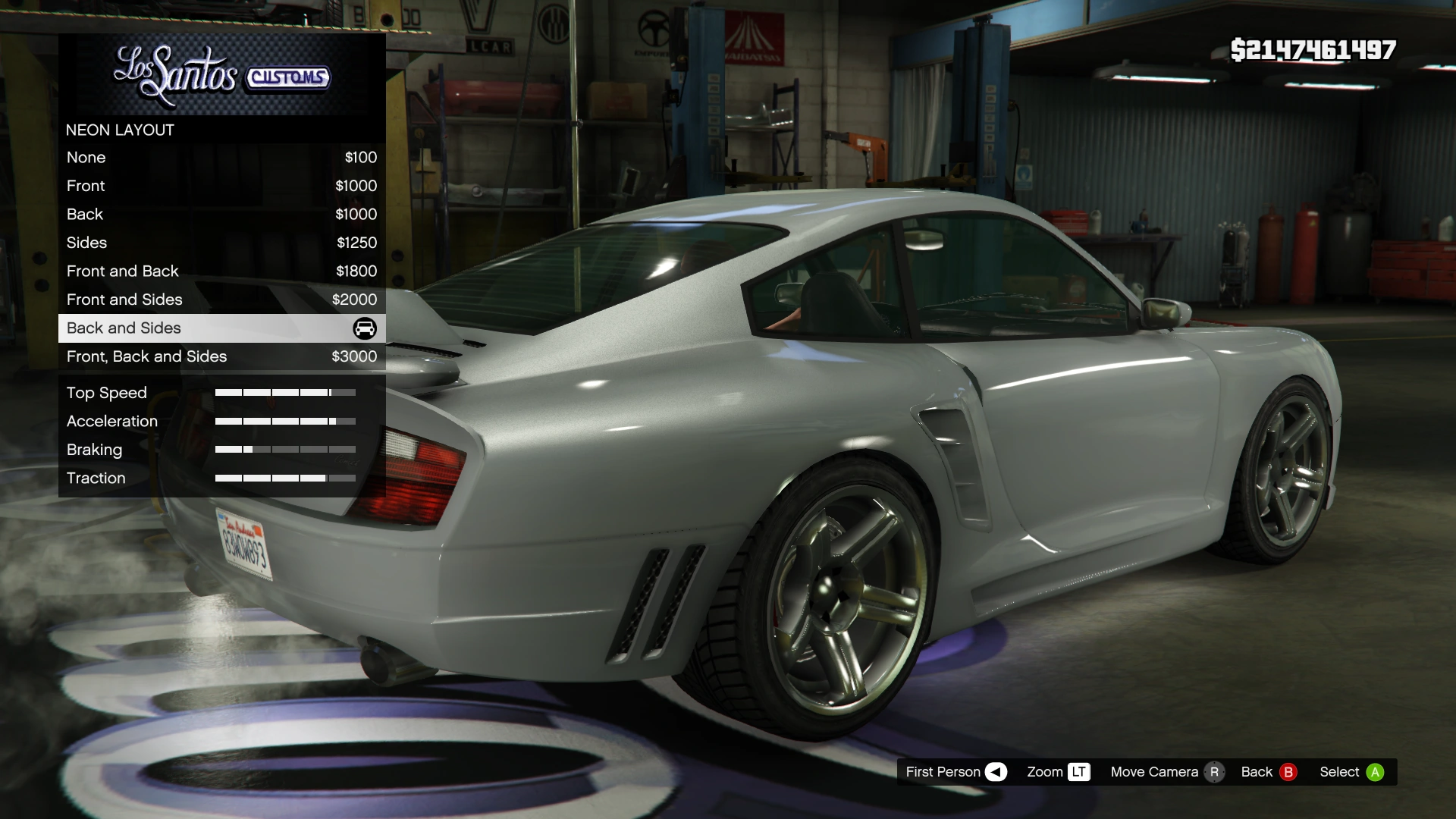Choose the Front neon layout
Image resolution: width=1456 pixels, height=819 pixels.
[221, 186]
